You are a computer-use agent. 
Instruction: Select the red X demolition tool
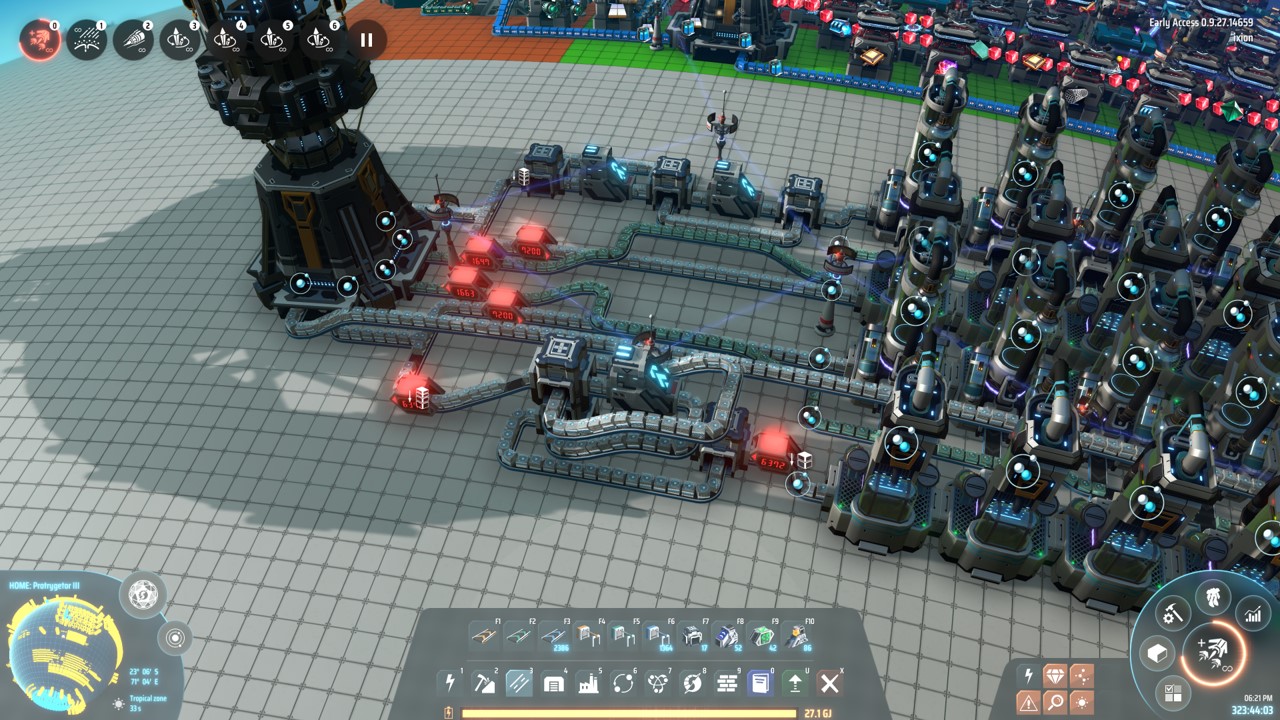point(829,682)
